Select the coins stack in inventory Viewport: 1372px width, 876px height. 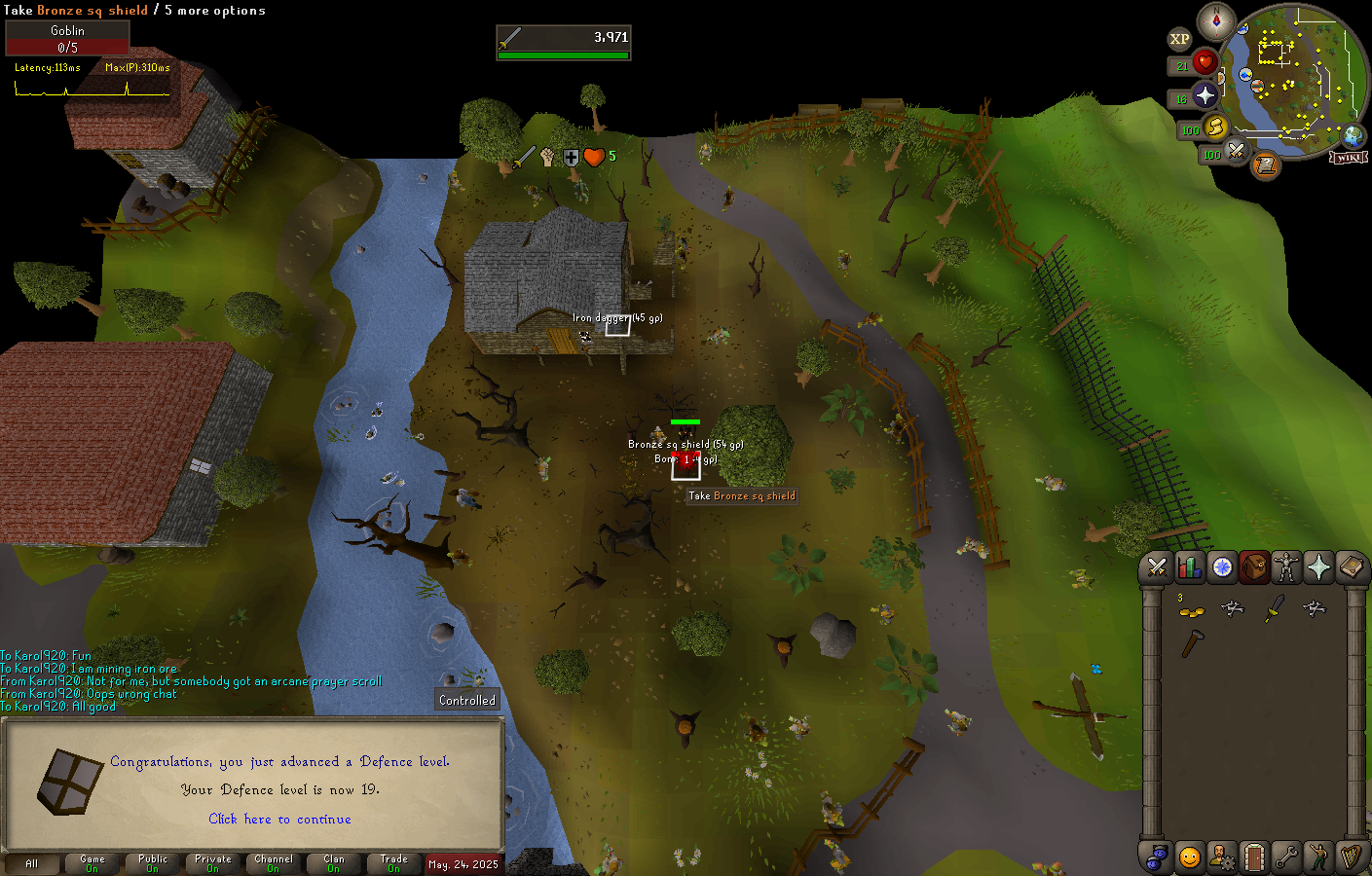coord(1191,610)
